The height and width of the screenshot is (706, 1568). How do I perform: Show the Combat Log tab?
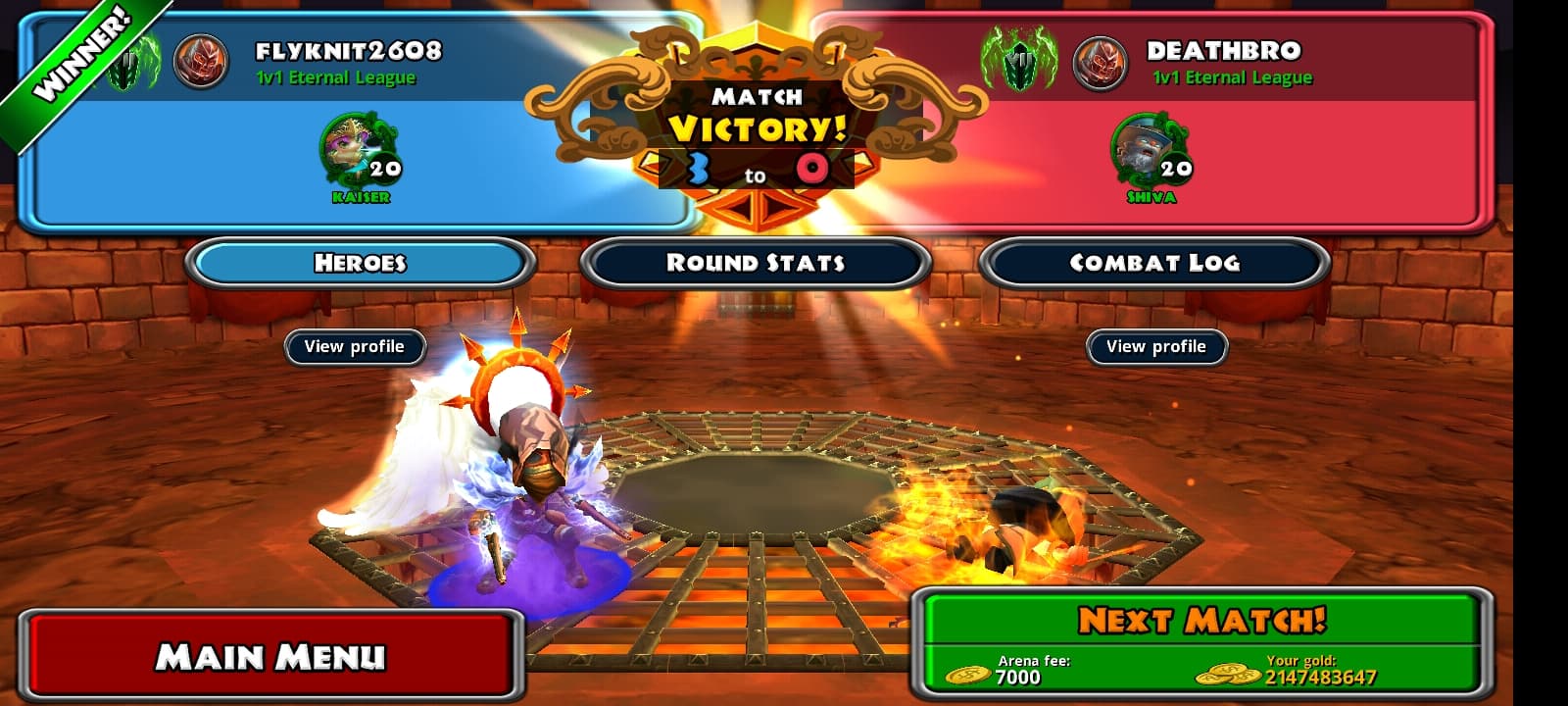1154,263
